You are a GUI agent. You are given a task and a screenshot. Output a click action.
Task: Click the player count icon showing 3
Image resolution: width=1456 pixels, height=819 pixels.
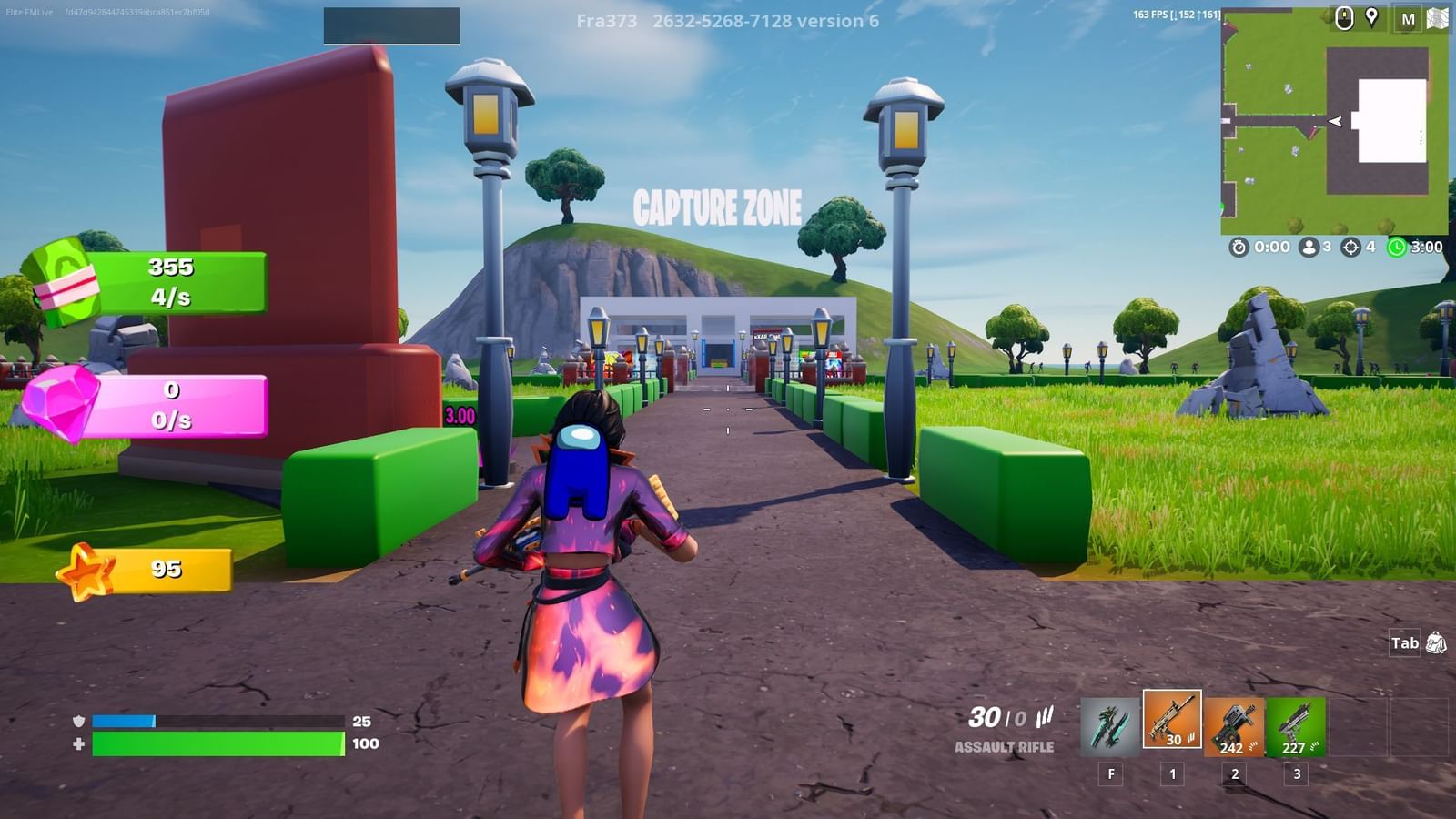[1309, 246]
